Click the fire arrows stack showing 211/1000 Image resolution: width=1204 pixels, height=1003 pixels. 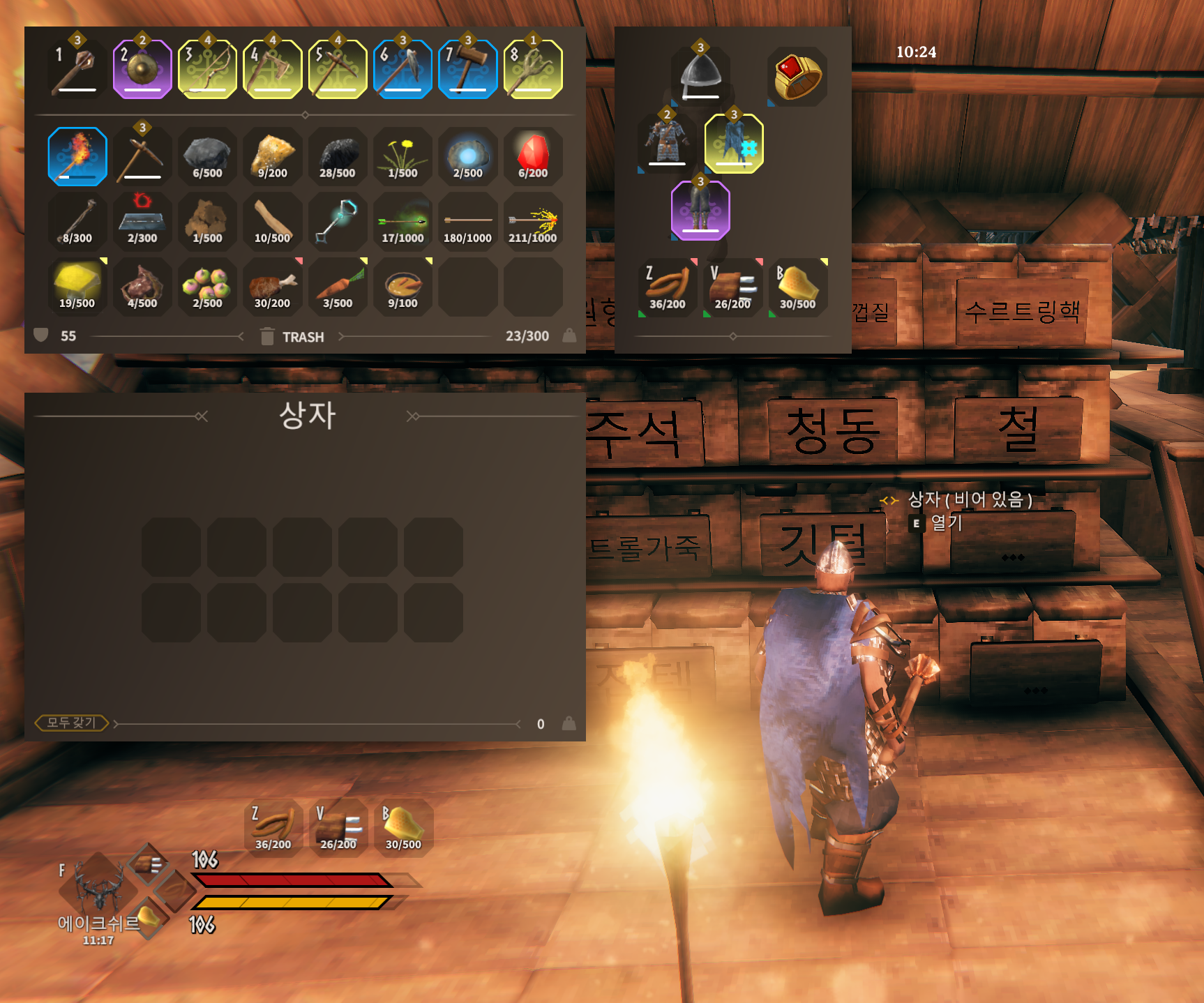532,222
